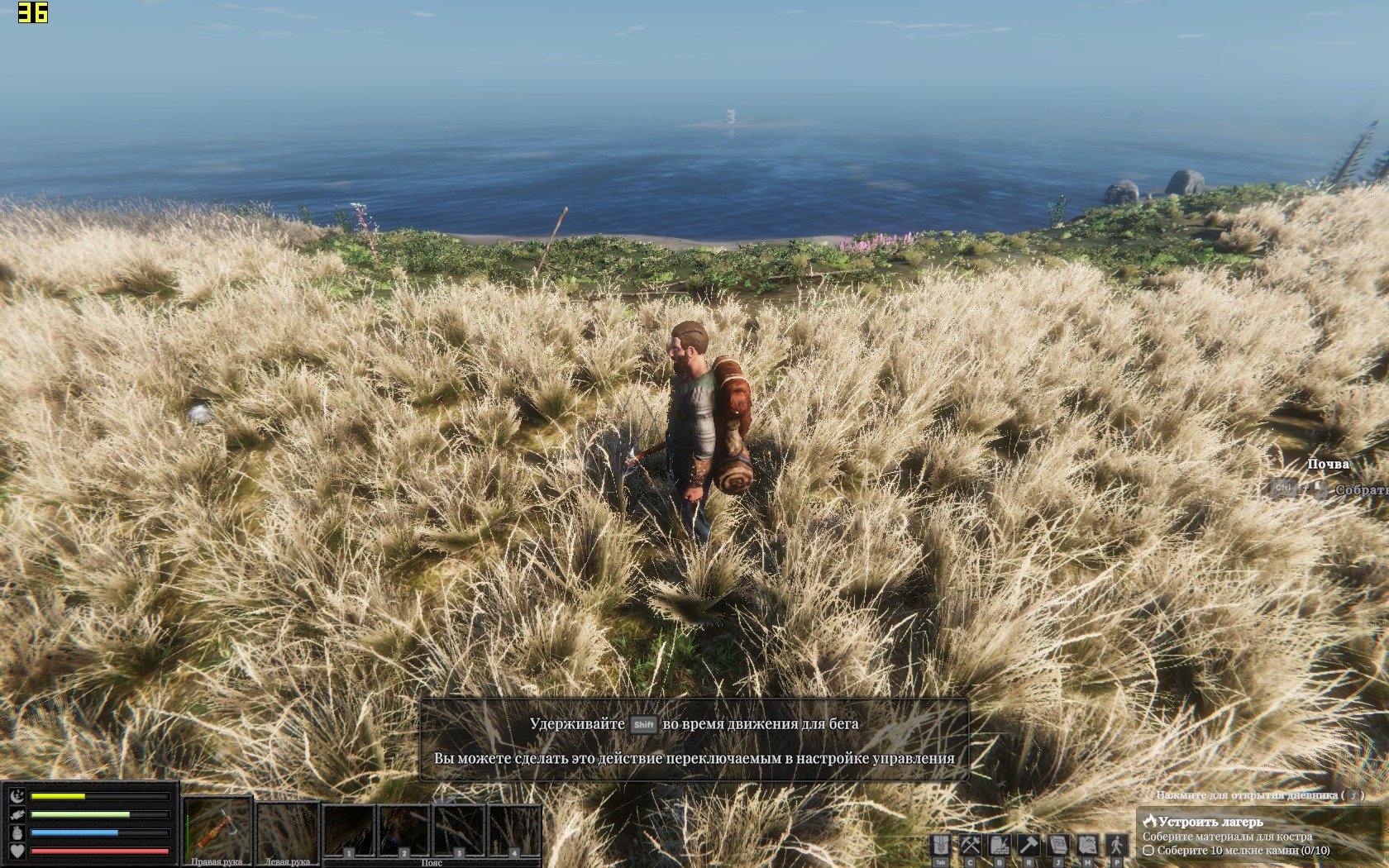This screenshot has height=868, width=1389.
Task: Toggle the walking figure icon
Action: (1117, 846)
